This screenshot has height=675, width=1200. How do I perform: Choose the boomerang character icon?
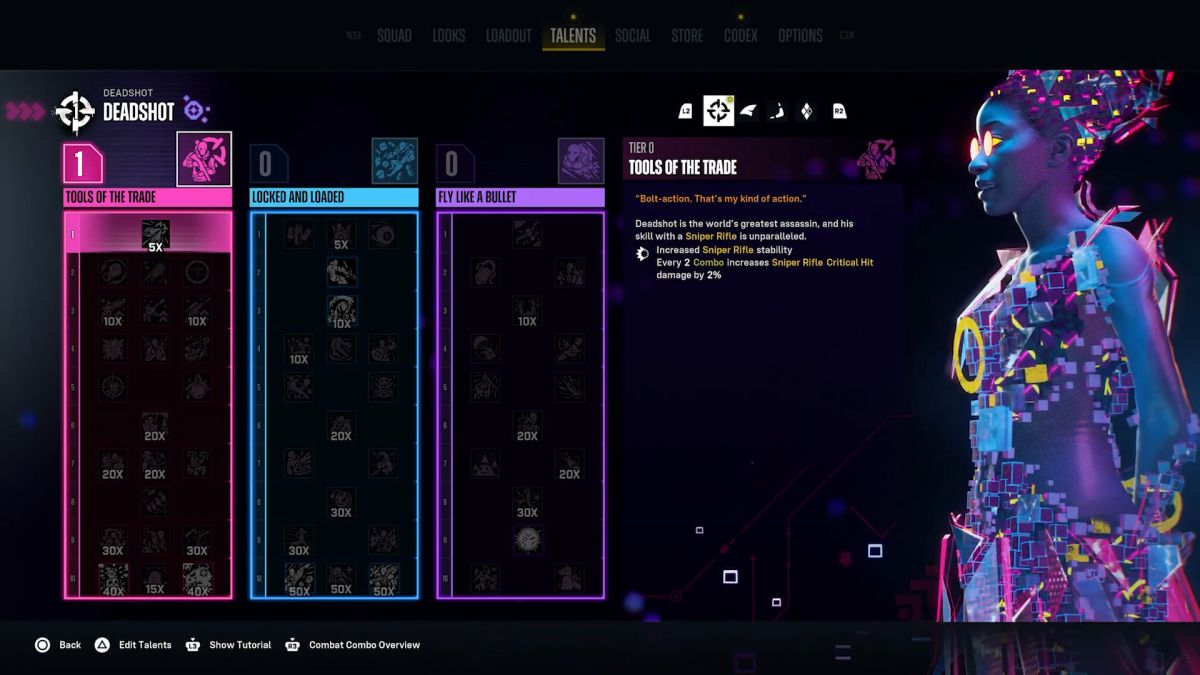pyautogui.click(x=778, y=111)
